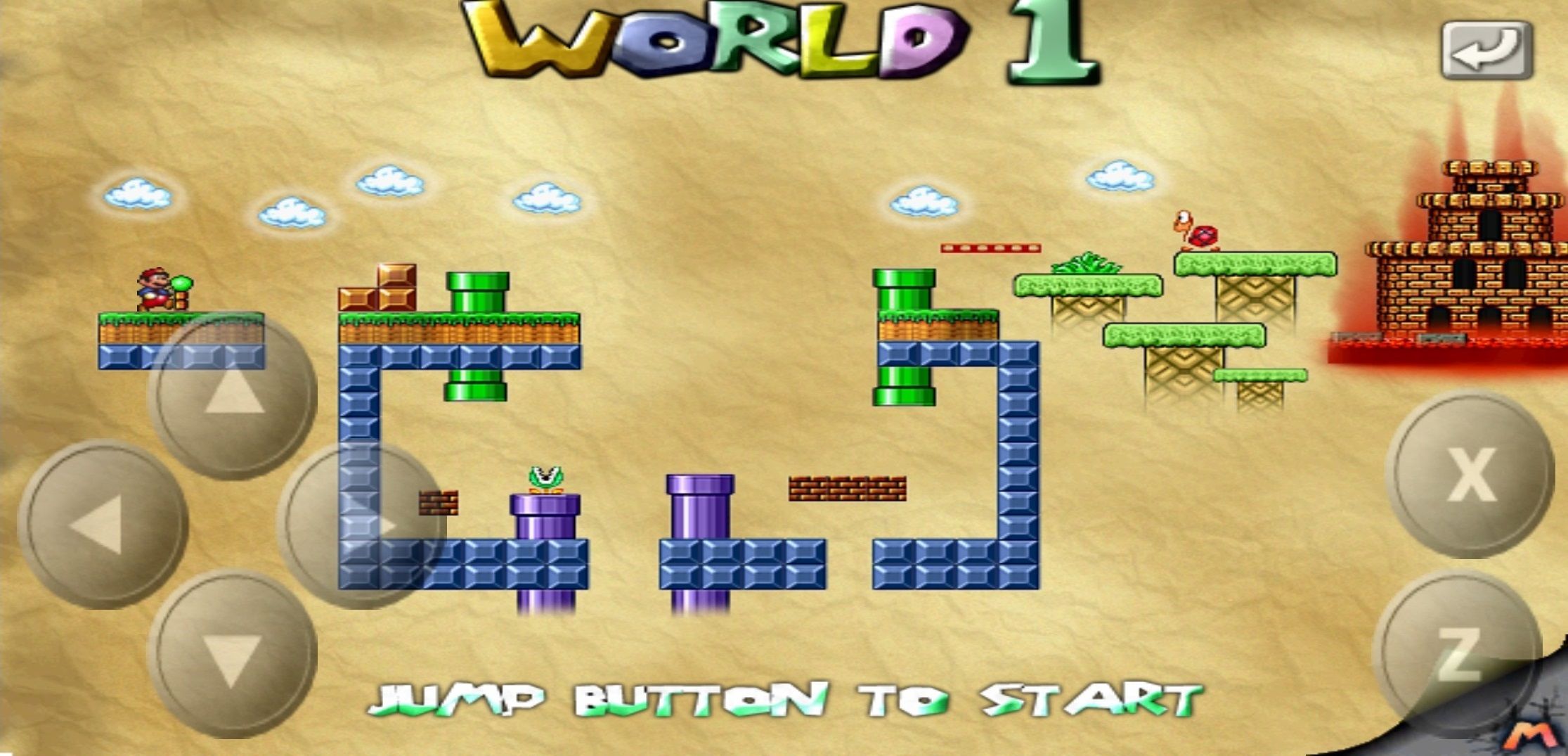Tap the D-pad right arrow
The width and height of the screenshot is (1568, 756).
coord(363,525)
